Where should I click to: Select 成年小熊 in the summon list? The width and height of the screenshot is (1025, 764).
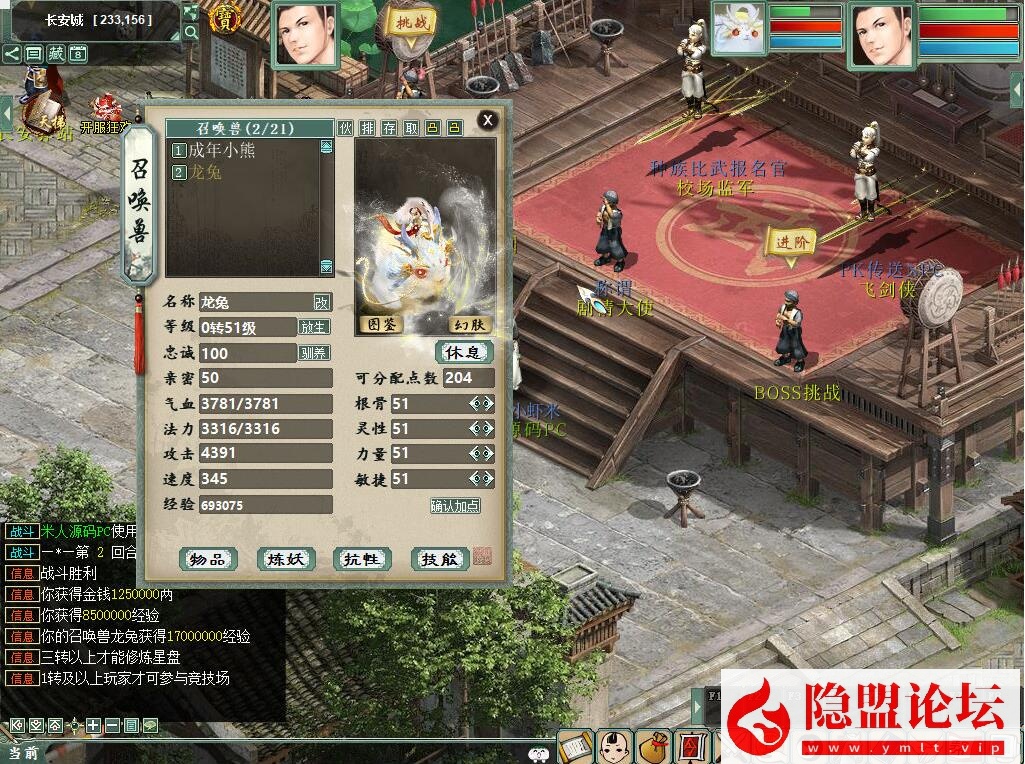[215, 150]
